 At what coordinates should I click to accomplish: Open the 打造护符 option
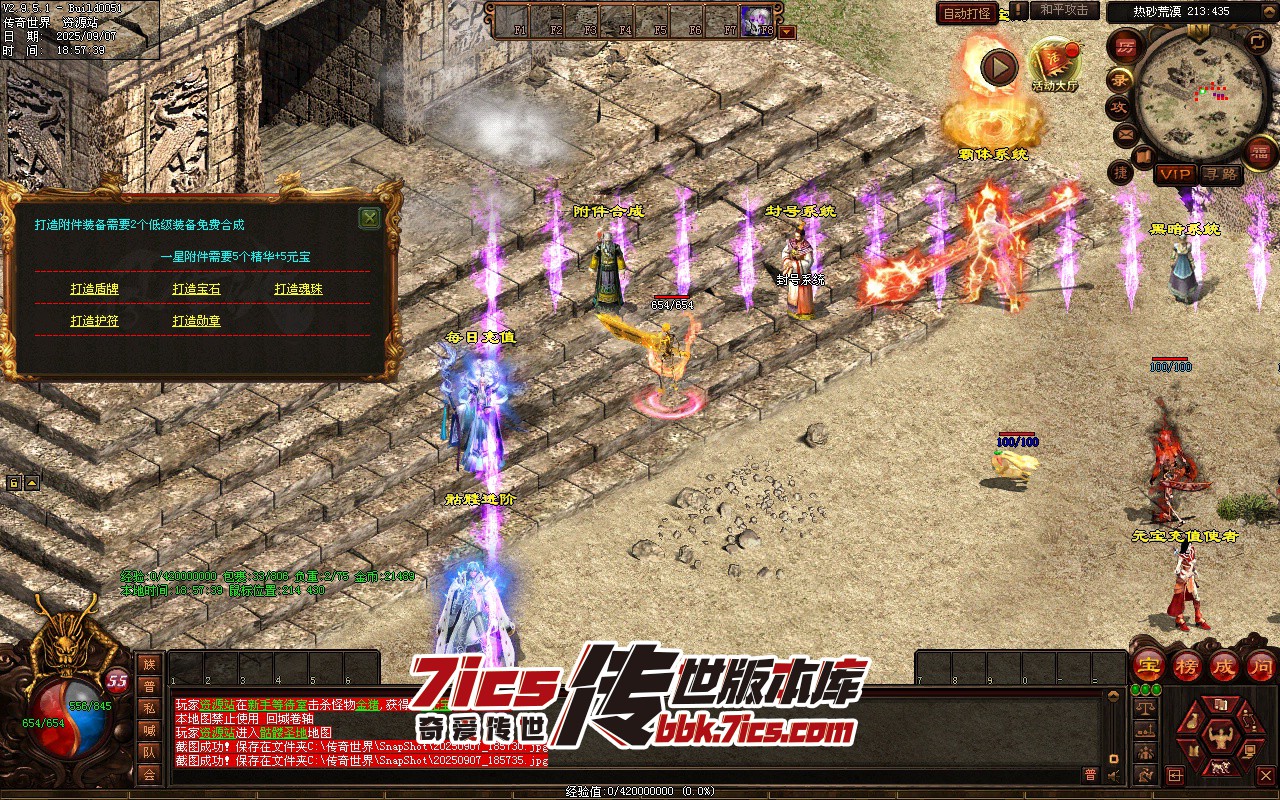(94, 321)
